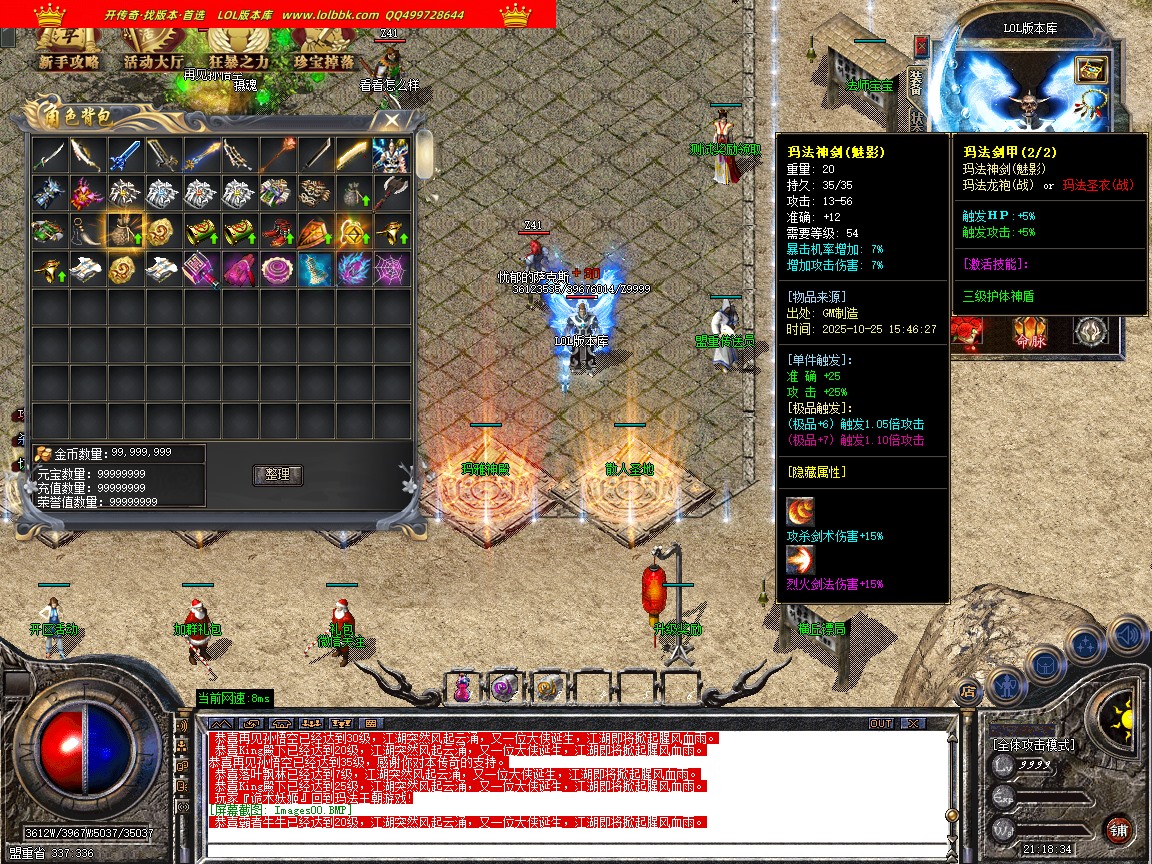
Task: Open the 铺 stall button
Action: [1118, 829]
